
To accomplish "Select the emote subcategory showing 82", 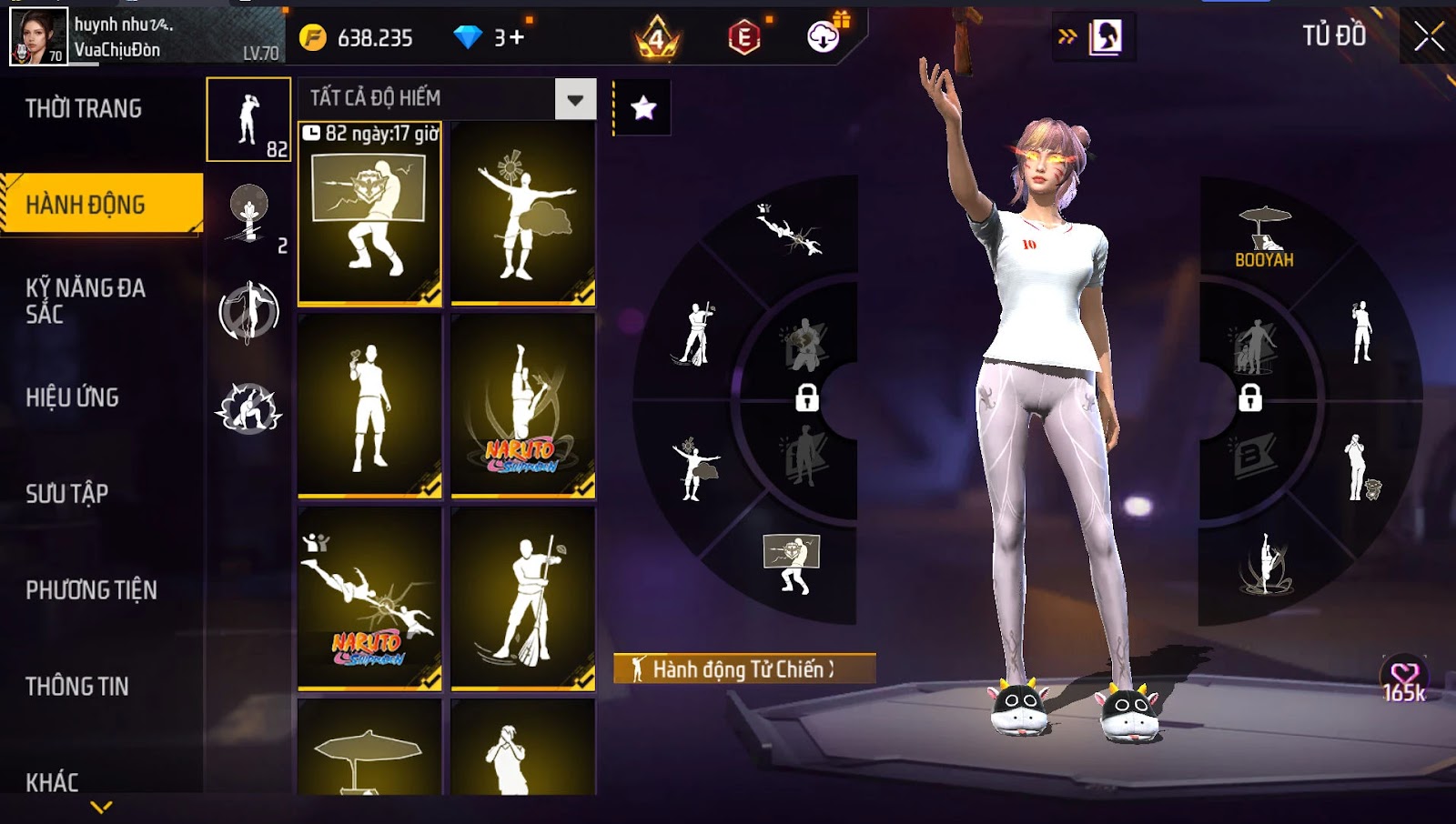I will 248,119.
